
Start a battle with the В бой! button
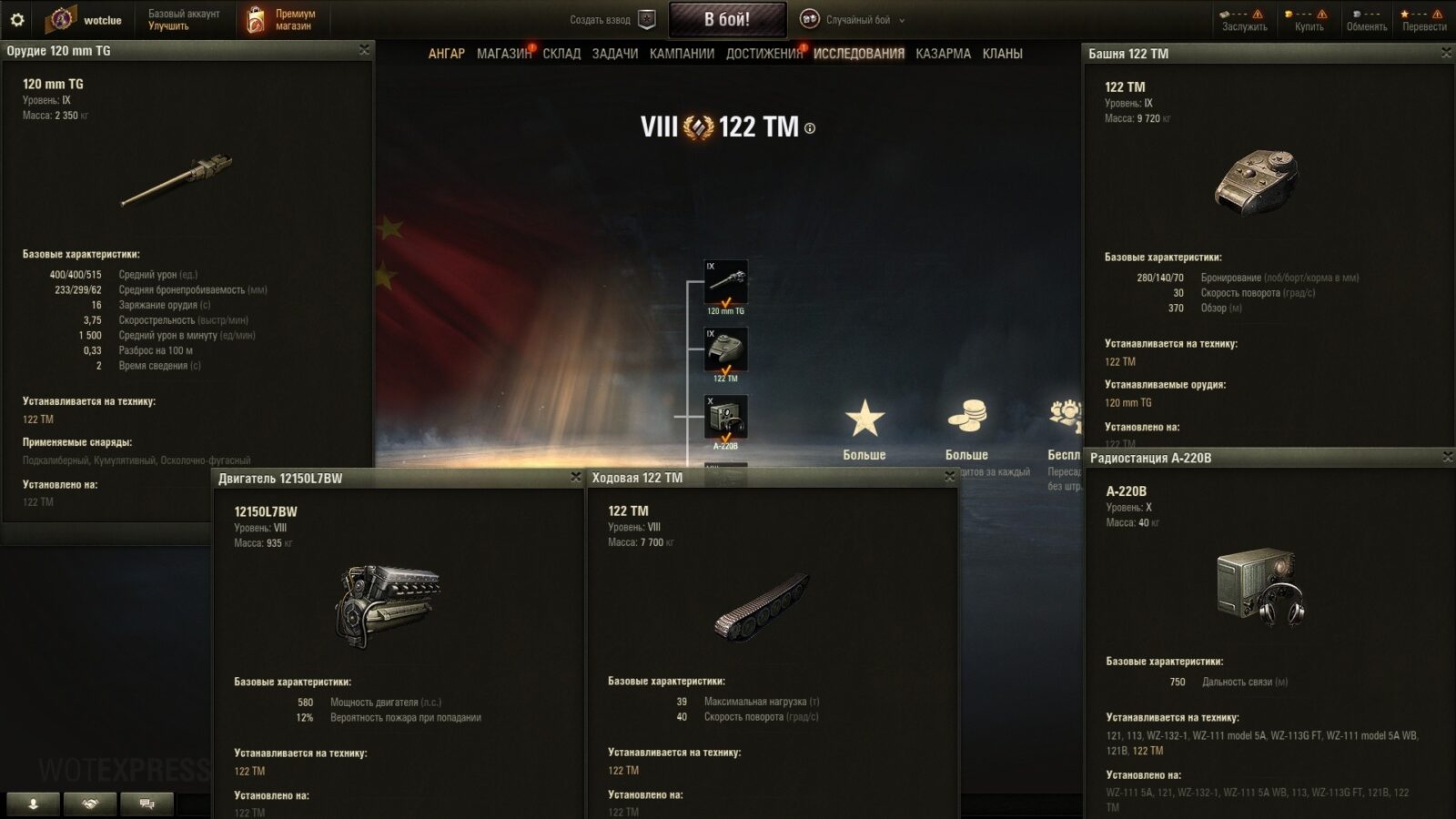point(727,19)
